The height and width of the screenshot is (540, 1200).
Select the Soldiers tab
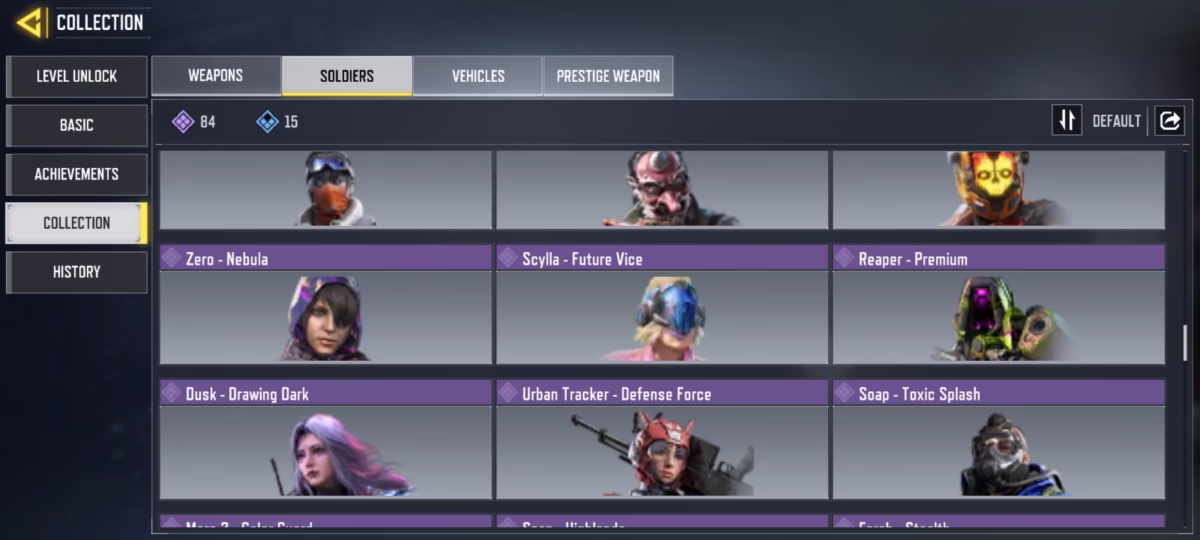tap(347, 76)
